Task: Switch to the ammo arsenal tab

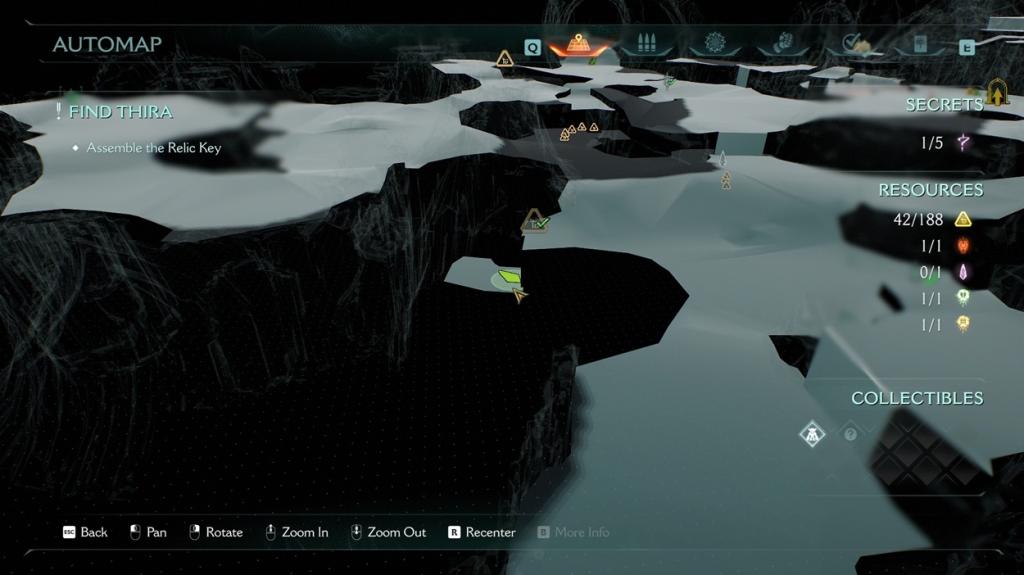Action: click(x=645, y=44)
